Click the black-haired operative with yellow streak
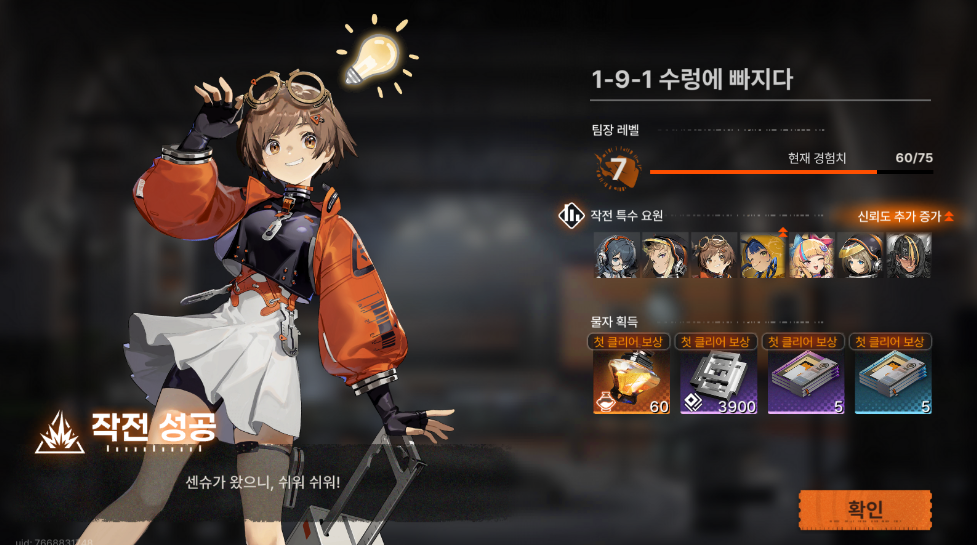This screenshot has width=977, height=545. tap(909, 255)
